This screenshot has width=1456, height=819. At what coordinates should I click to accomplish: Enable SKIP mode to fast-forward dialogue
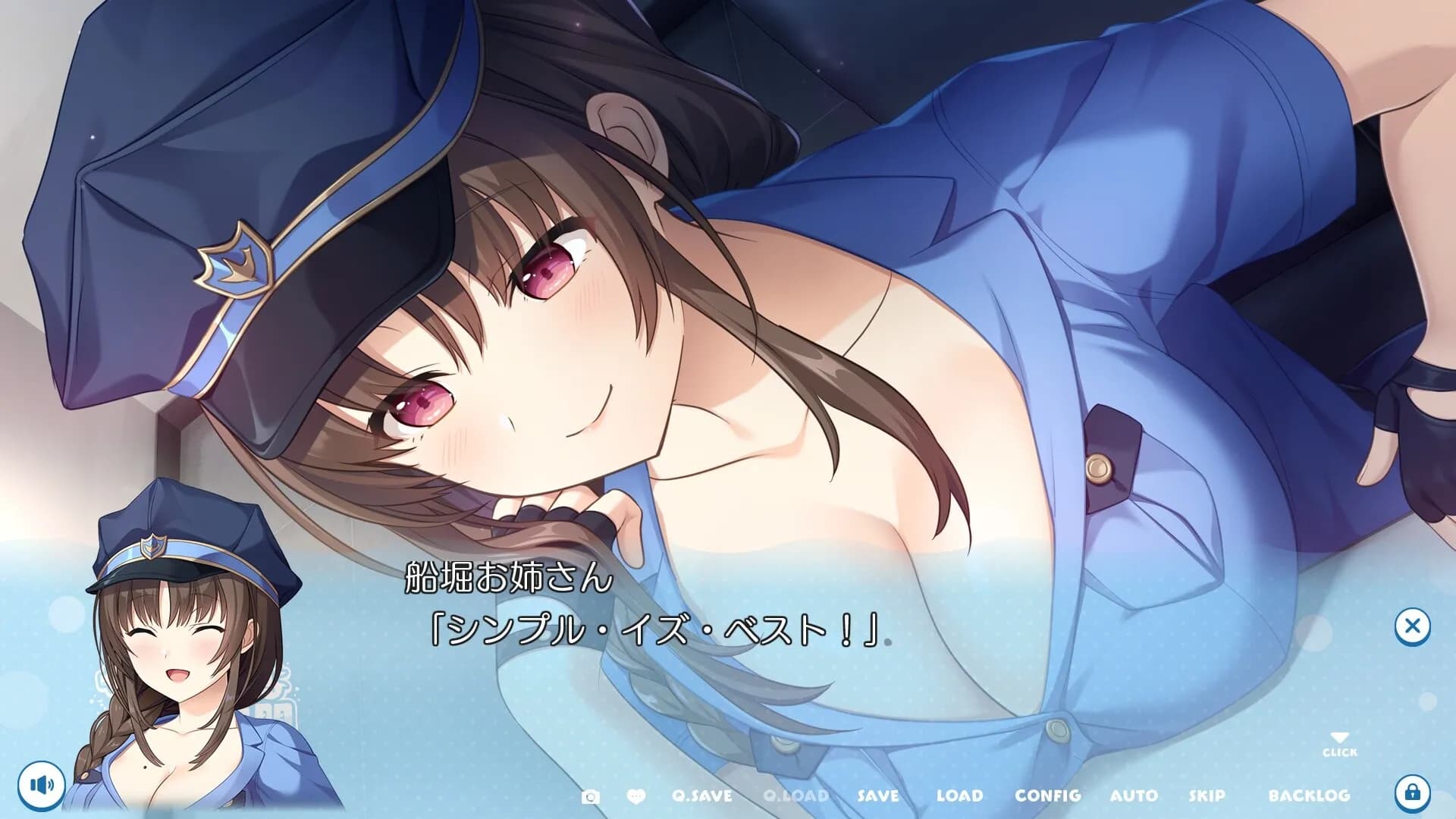(1207, 796)
